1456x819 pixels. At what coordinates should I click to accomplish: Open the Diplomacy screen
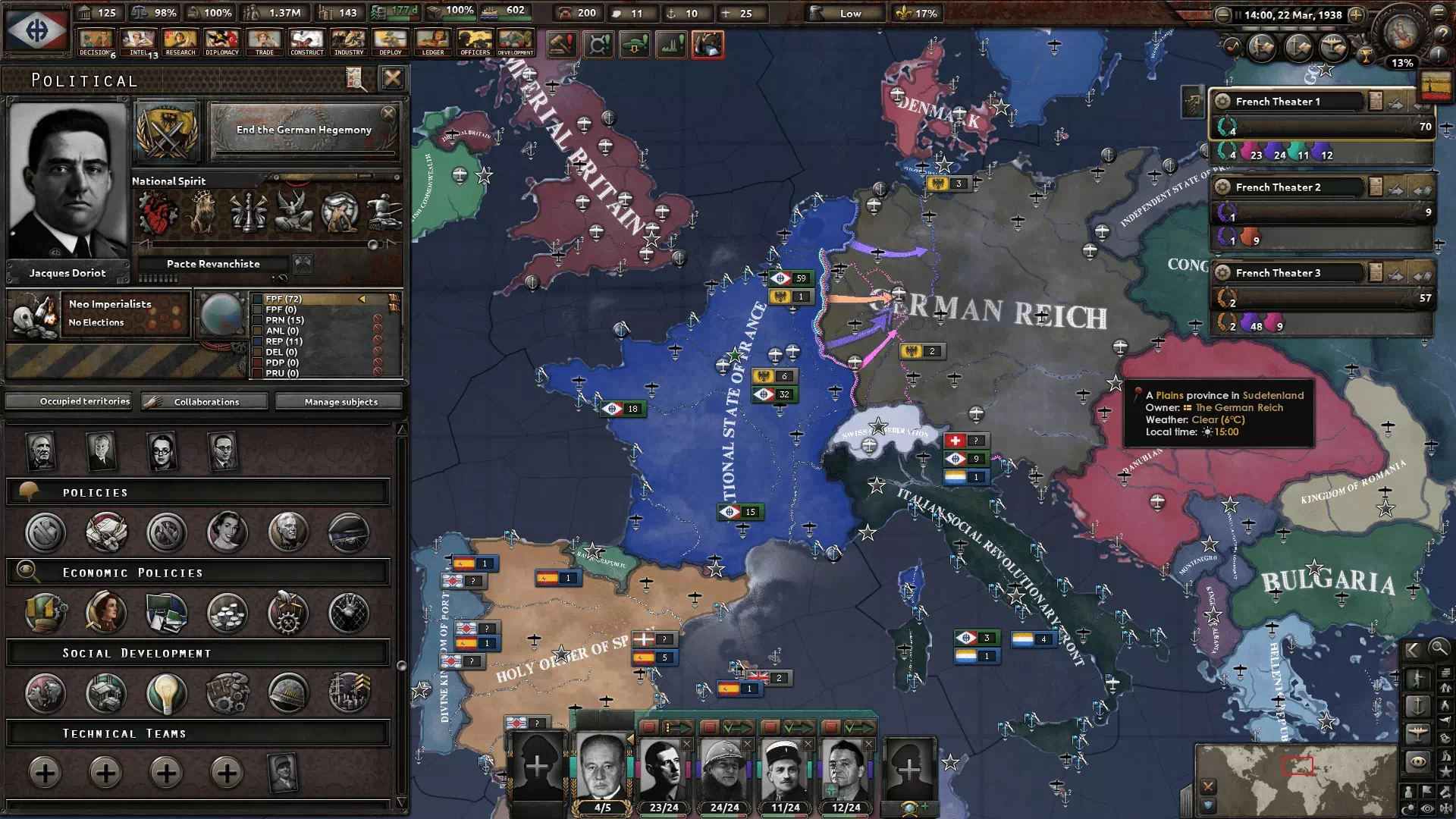pyautogui.click(x=222, y=42)
